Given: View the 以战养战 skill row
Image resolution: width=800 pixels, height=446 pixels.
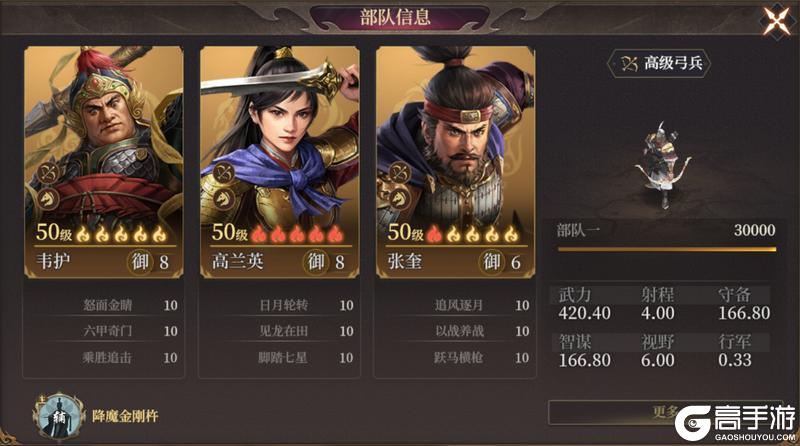Looking at the screenshot, I should 455,331.
